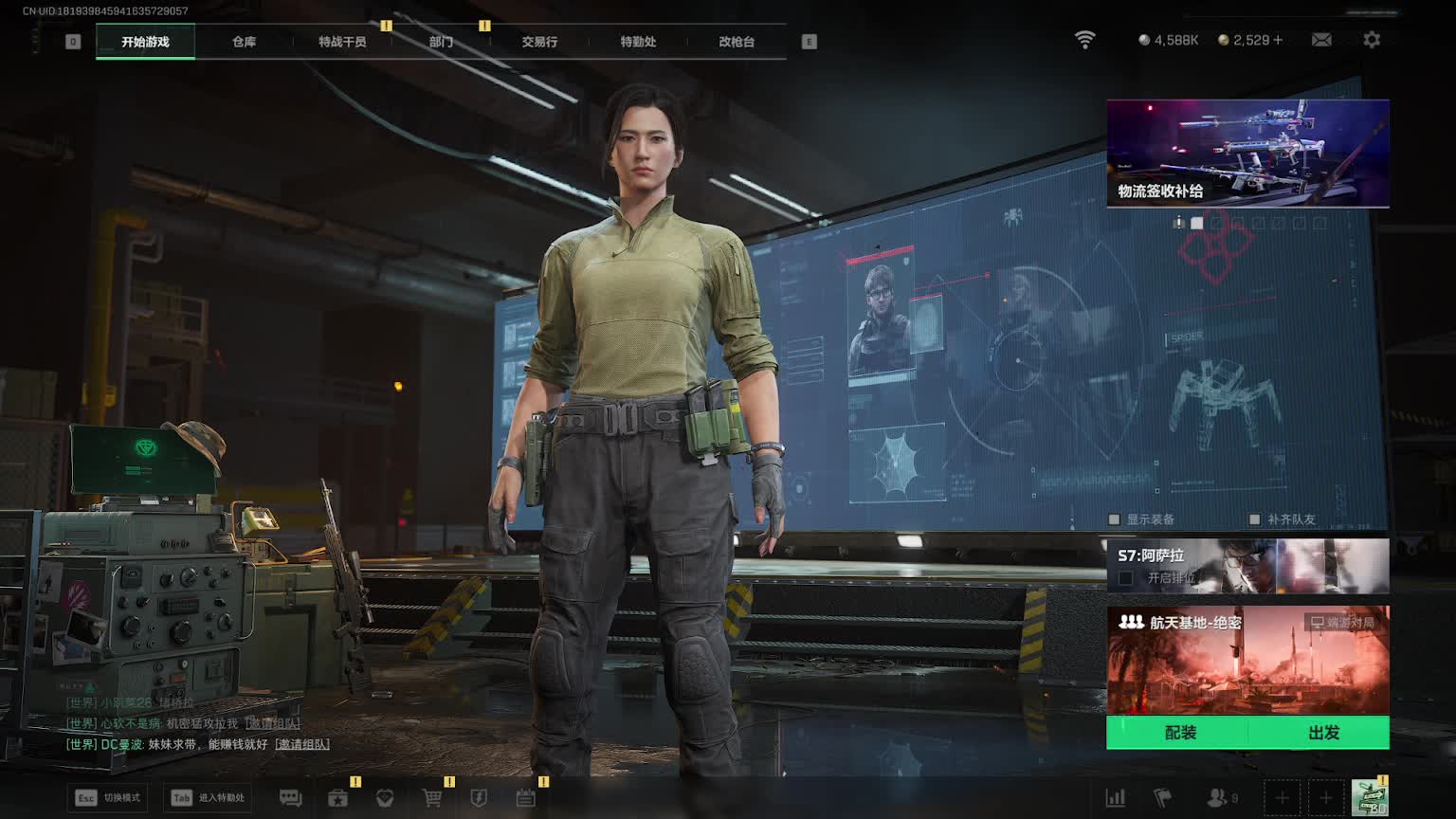Go to the 交易行 trading house tab
The height and width of the screenshot is (819, 1456).
coord(539,42)
